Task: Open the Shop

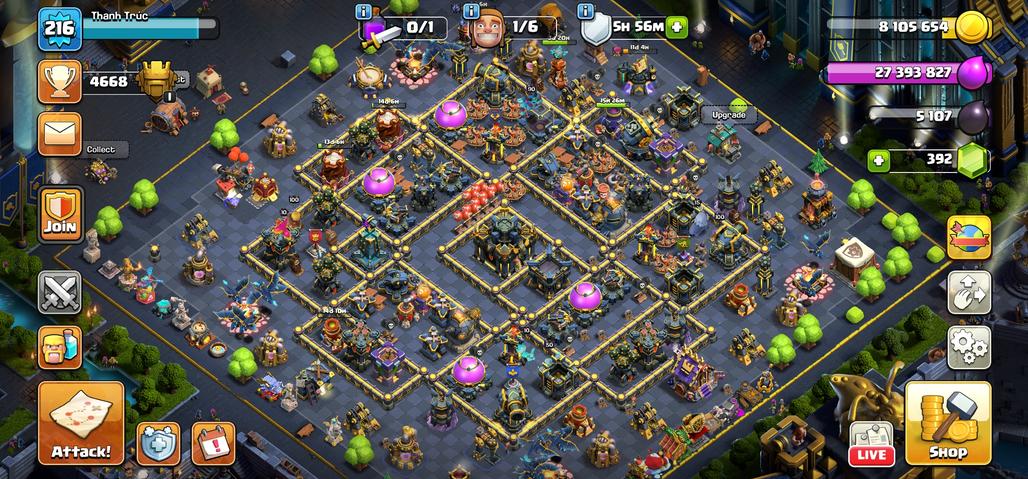Action: [947, 422]
